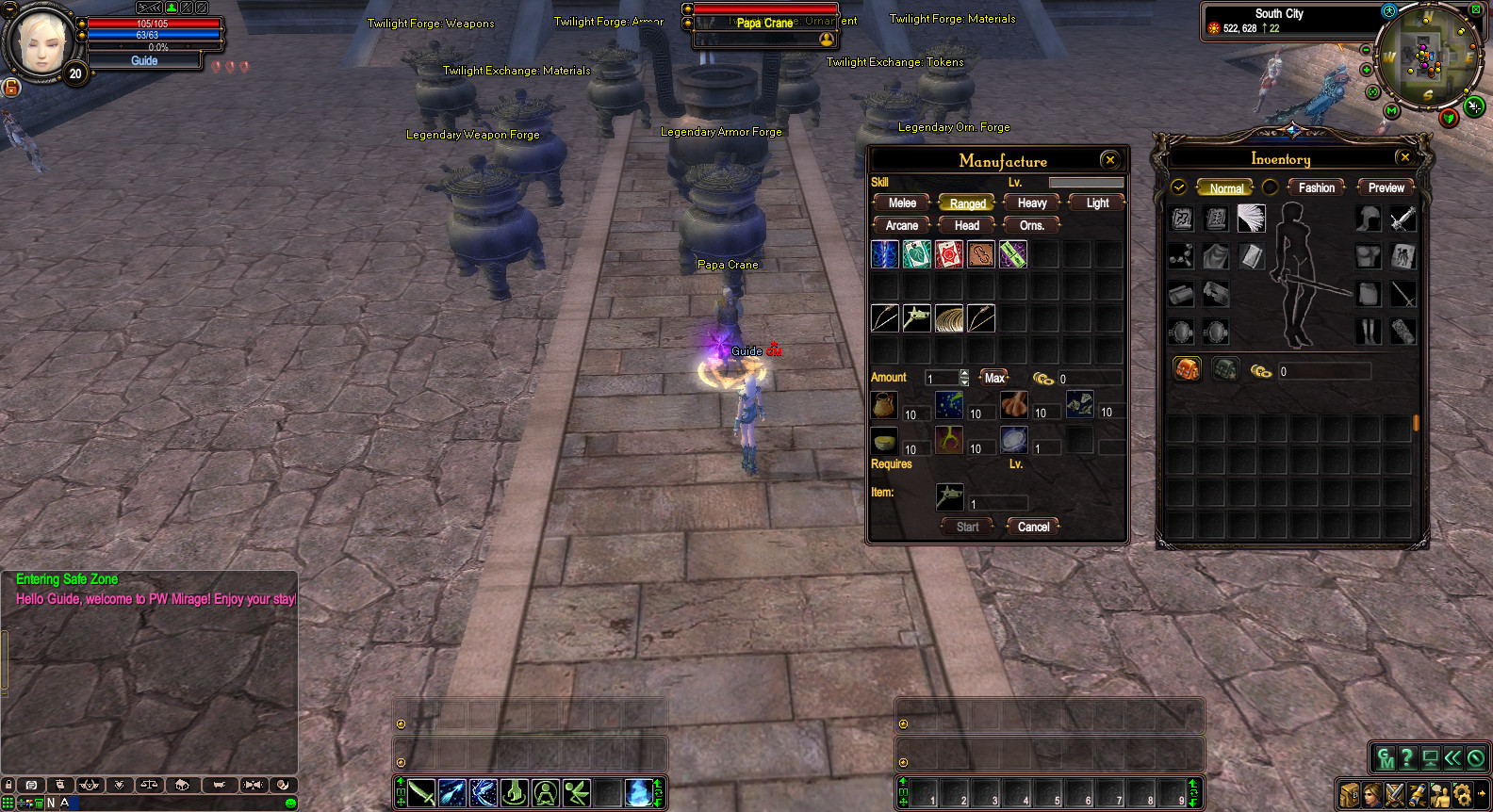The width and height of the screenshot is (1493, 812).
Task: Click the Max amount button
Action: tap(994, 378)
